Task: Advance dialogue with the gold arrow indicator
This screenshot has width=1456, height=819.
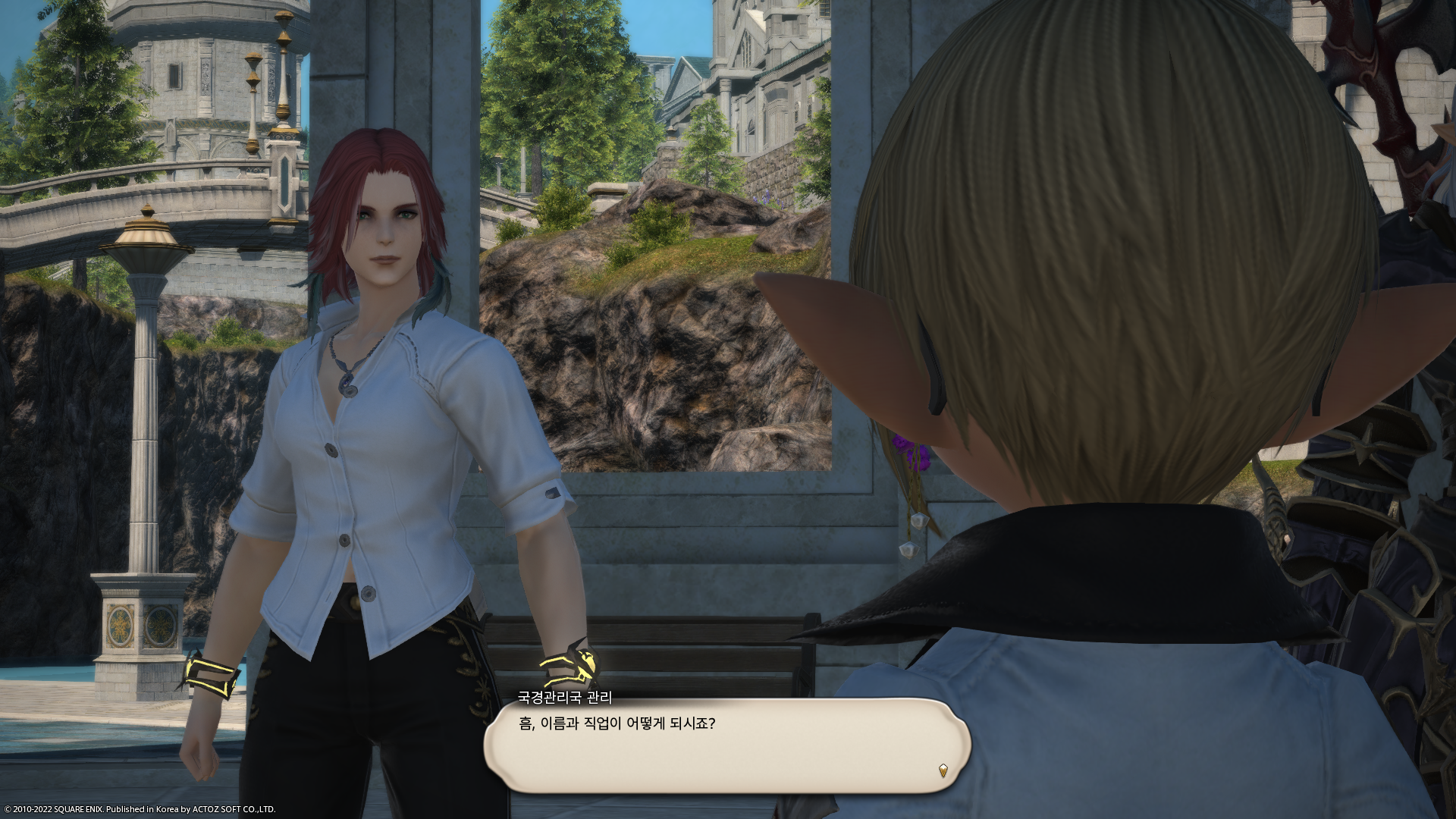Action: tap(943, 770)
